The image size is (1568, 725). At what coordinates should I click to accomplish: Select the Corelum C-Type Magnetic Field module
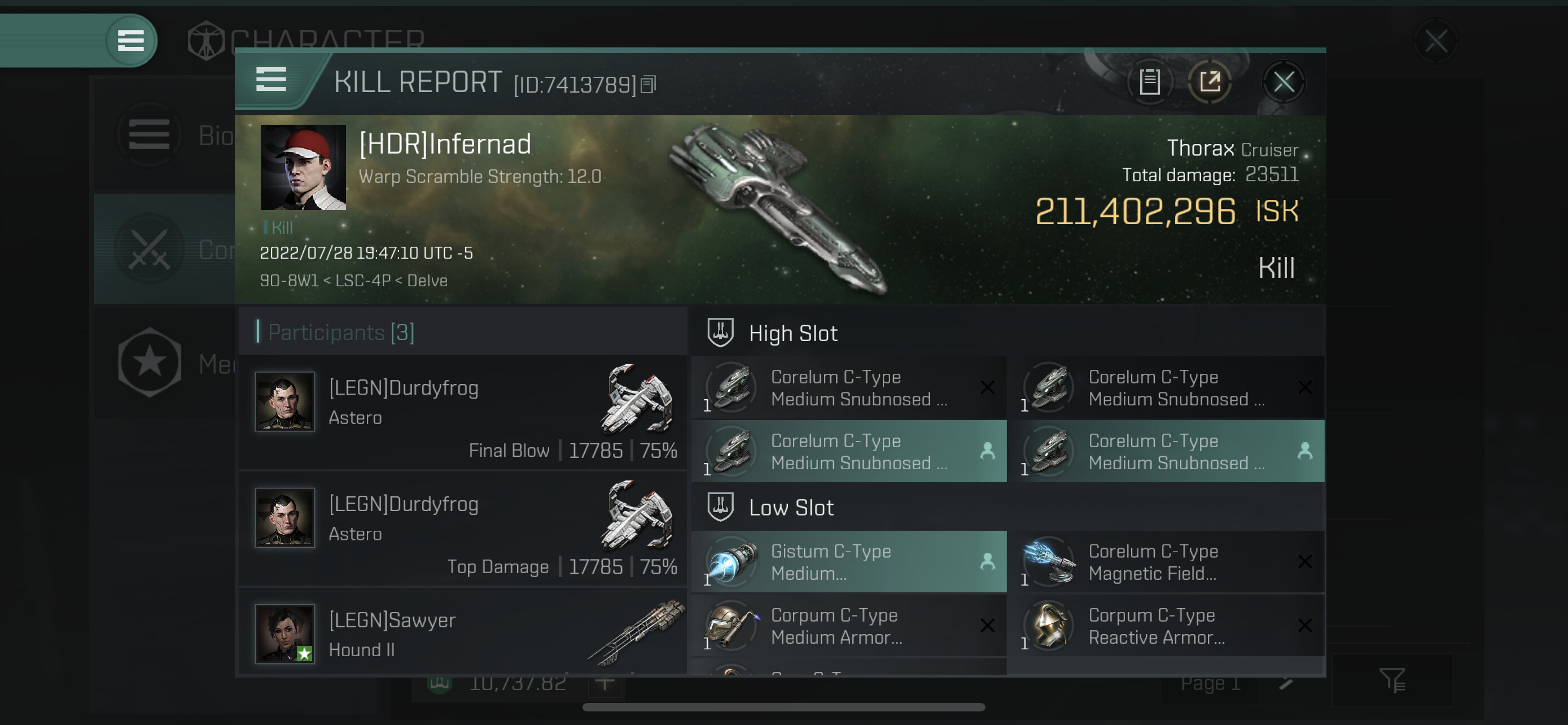tap(1165, 562)
